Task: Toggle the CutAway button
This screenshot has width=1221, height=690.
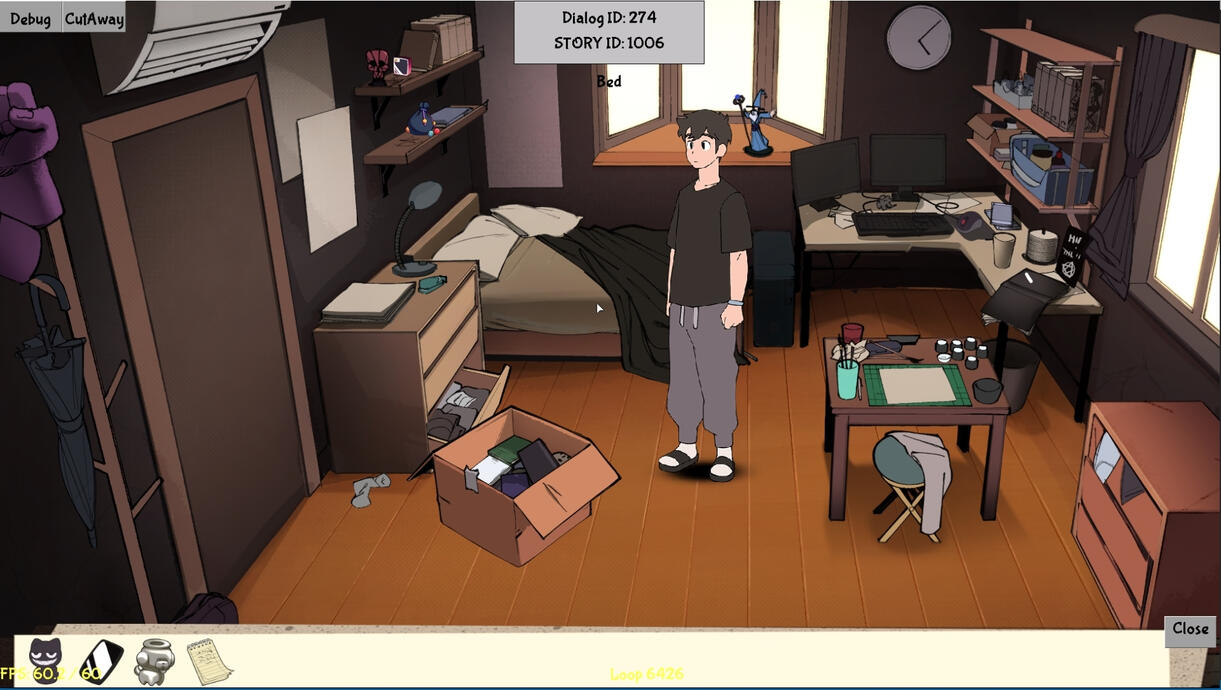Action: (94, 18)
